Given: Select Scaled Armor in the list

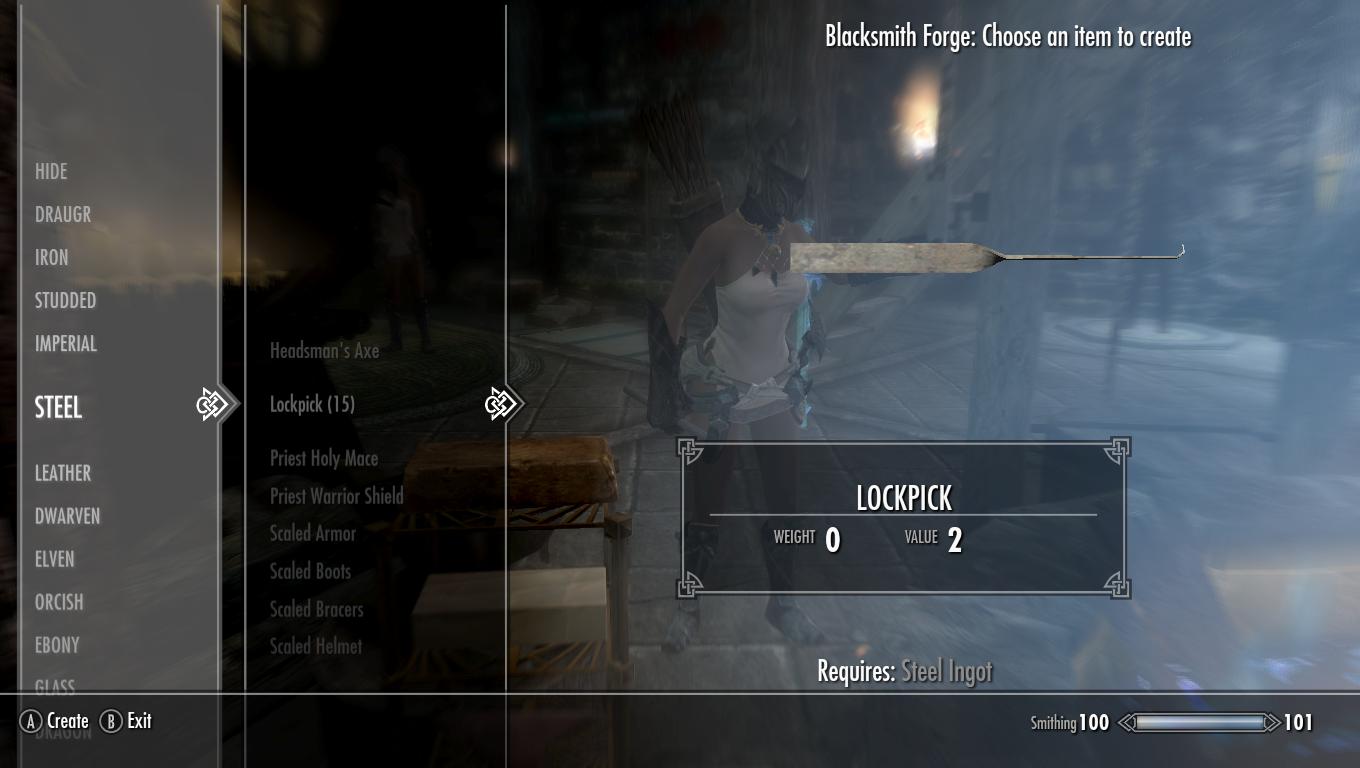Looking at the screenshot, I should pyautogui.click(x=313, y=534).
